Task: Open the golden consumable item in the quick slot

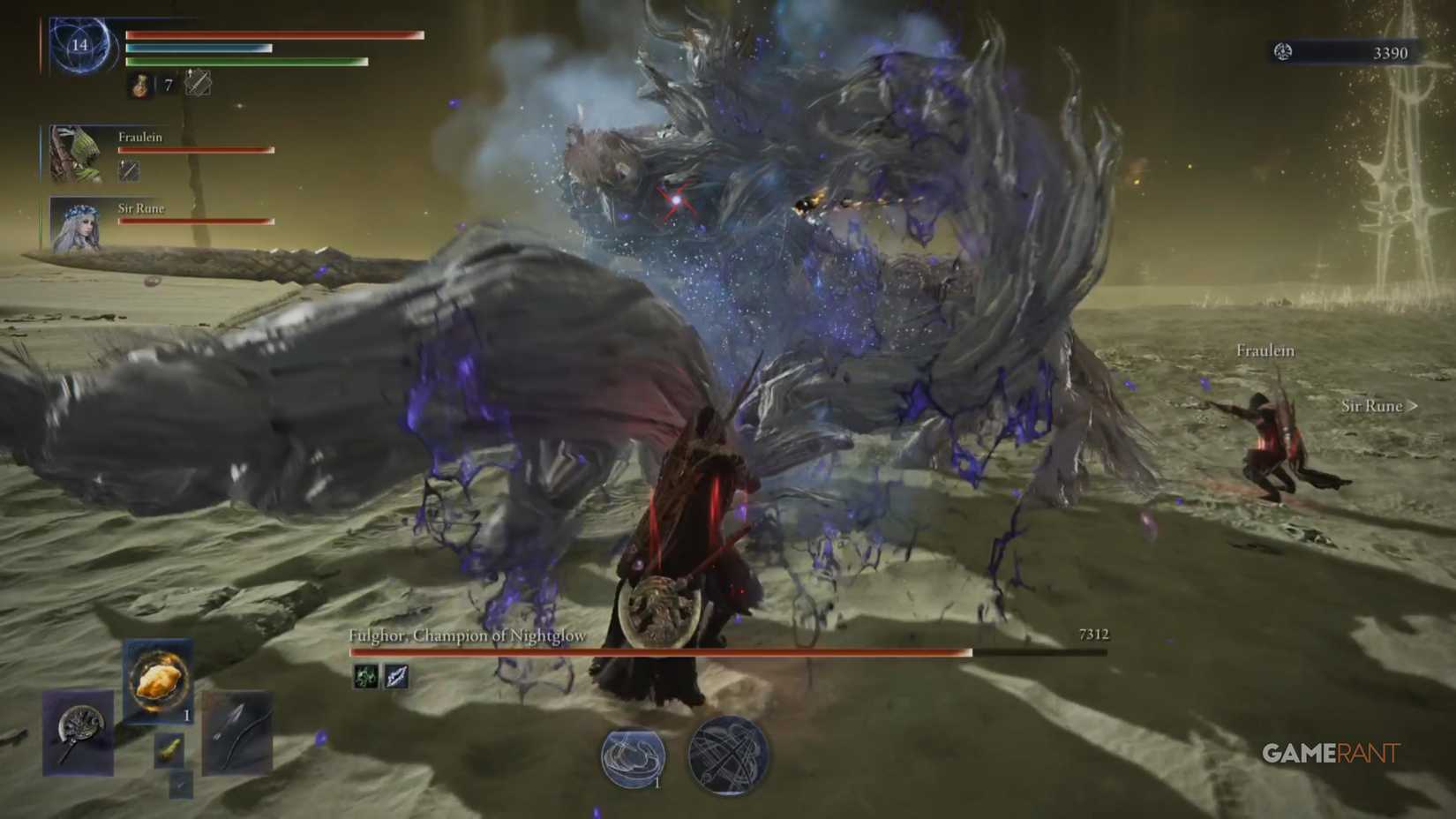Action: pyautogui.click(x=158, y=678)
